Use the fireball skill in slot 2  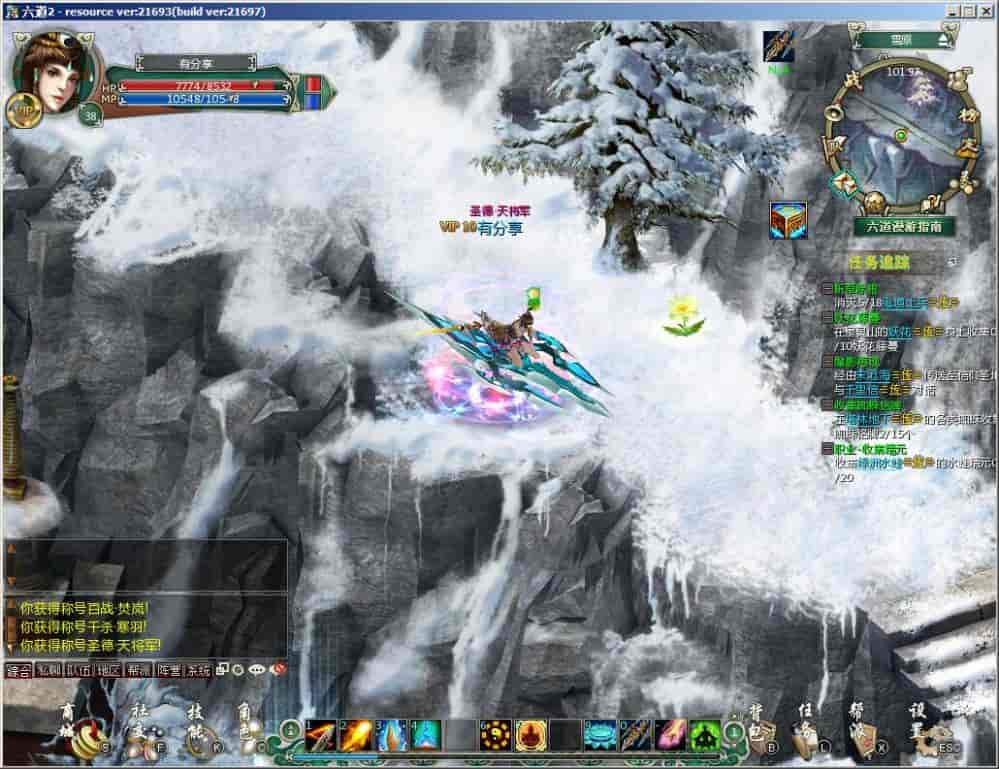click(x=355, y=736)
